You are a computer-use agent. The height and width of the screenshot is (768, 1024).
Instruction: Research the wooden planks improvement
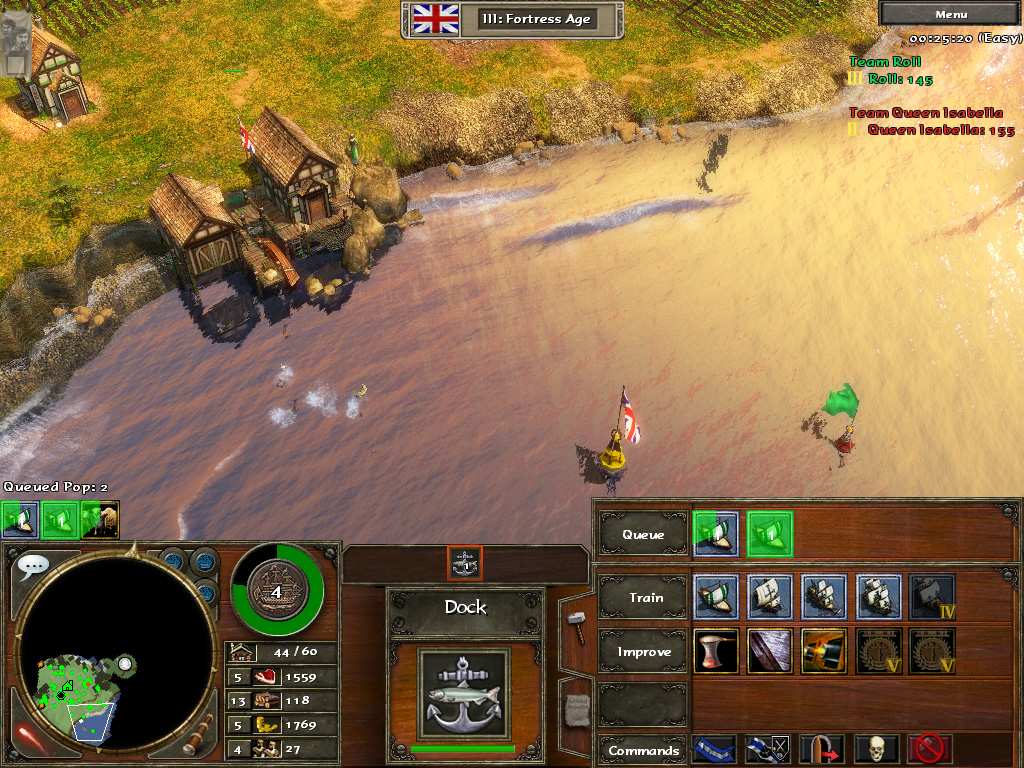(770, 651)
